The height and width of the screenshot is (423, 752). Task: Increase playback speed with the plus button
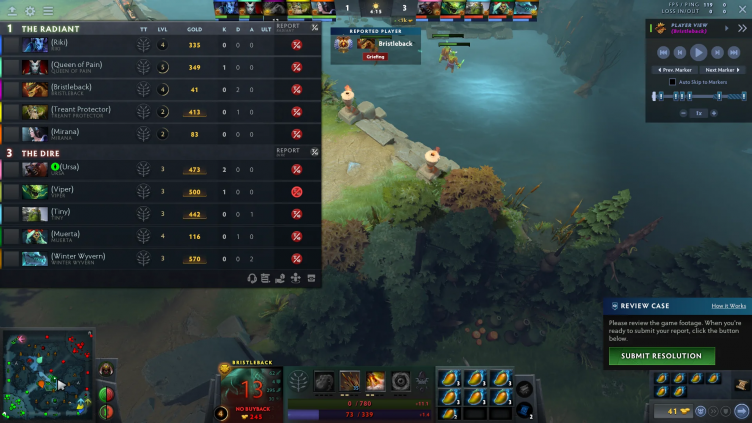pyautogui.click(x=715, y=113)
